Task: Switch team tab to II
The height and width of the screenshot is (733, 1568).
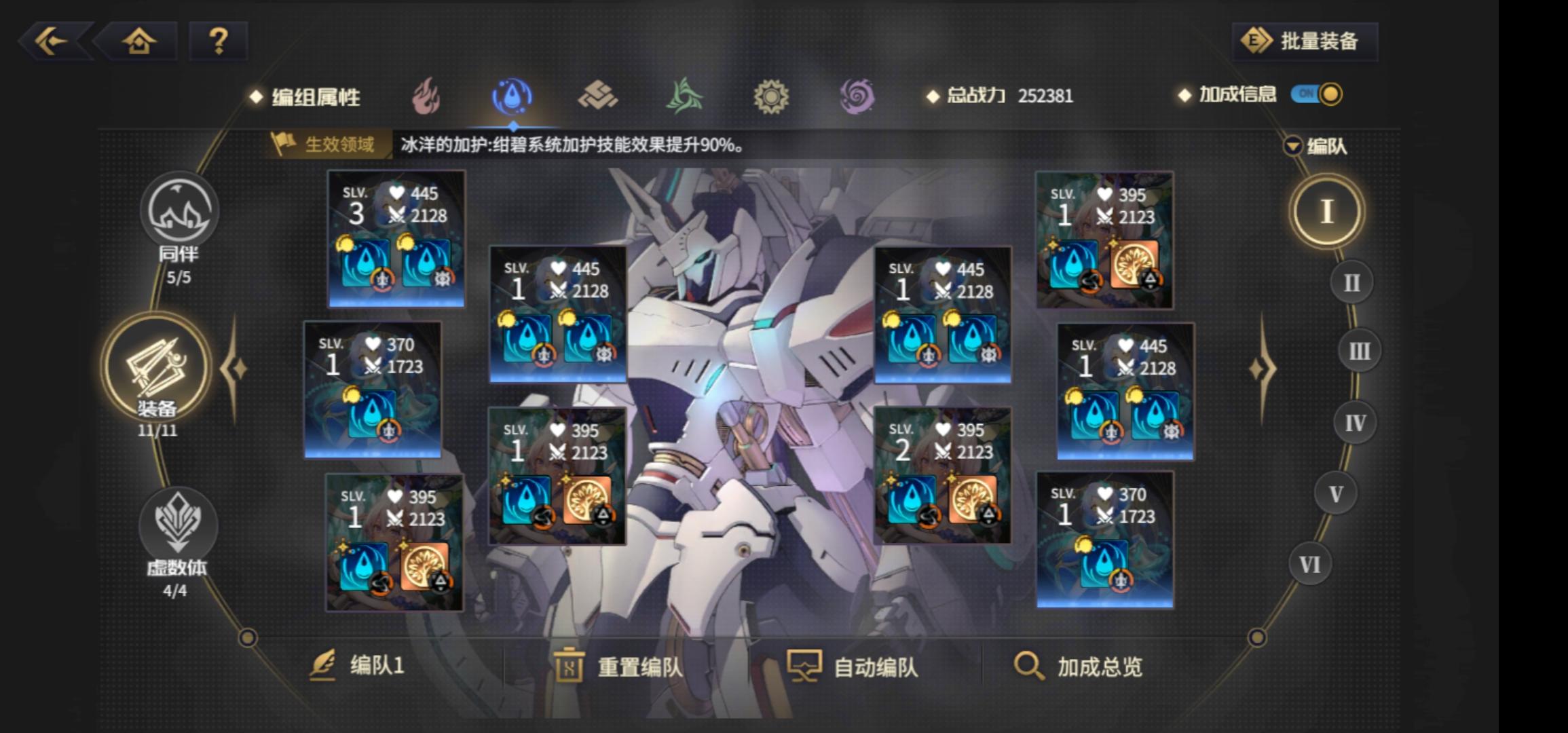Action: pyautogui.click(x=1352, y=280)
